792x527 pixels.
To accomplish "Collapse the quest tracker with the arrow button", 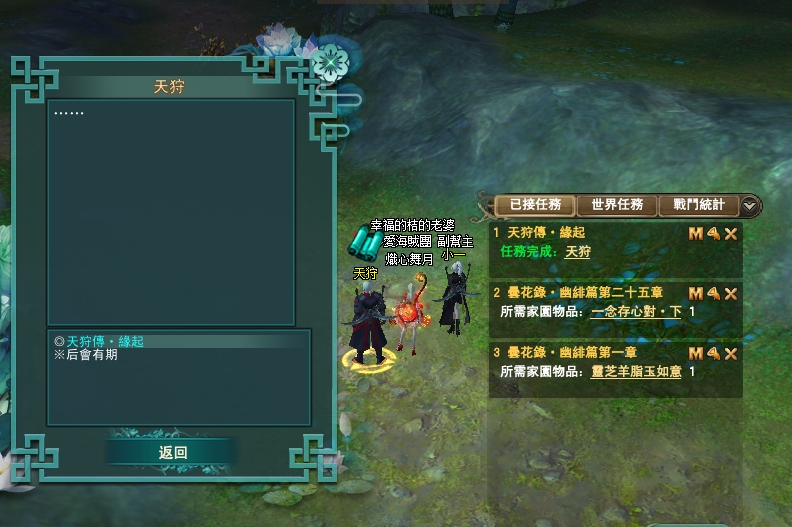I will click(x=750, y=206).
